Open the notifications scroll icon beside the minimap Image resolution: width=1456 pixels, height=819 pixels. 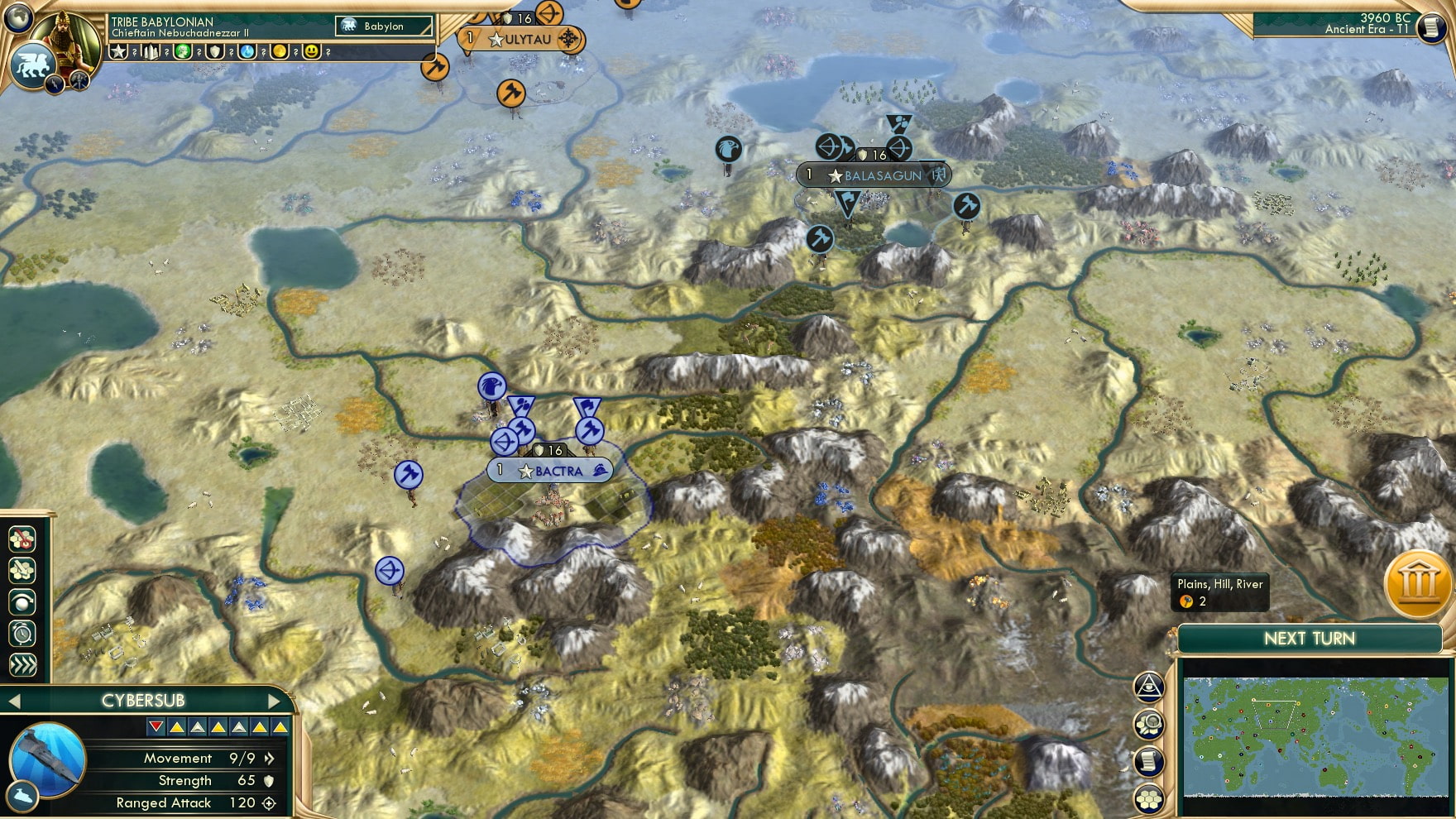pos(1150,763)
